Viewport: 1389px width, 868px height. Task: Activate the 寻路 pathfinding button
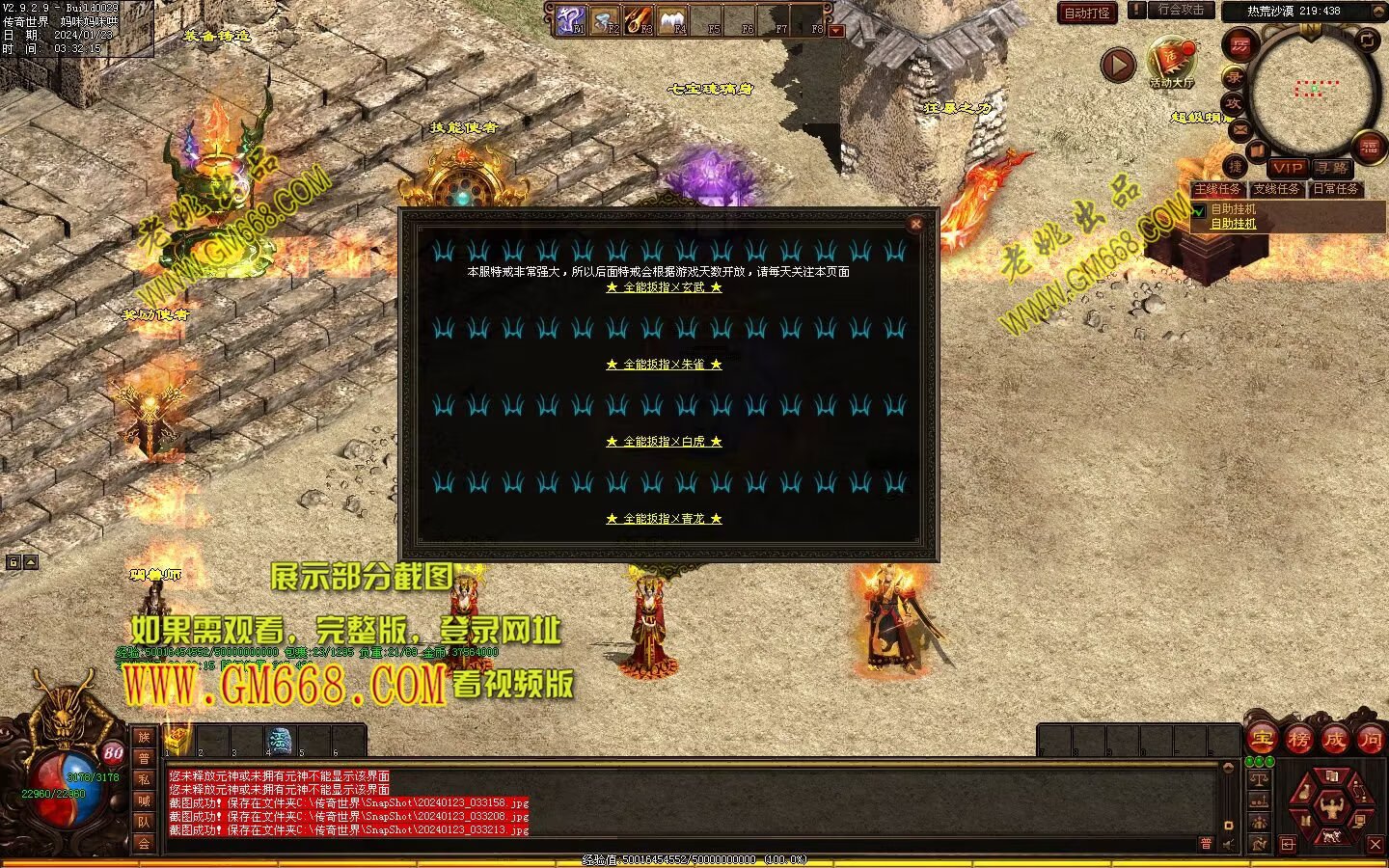1331,168
